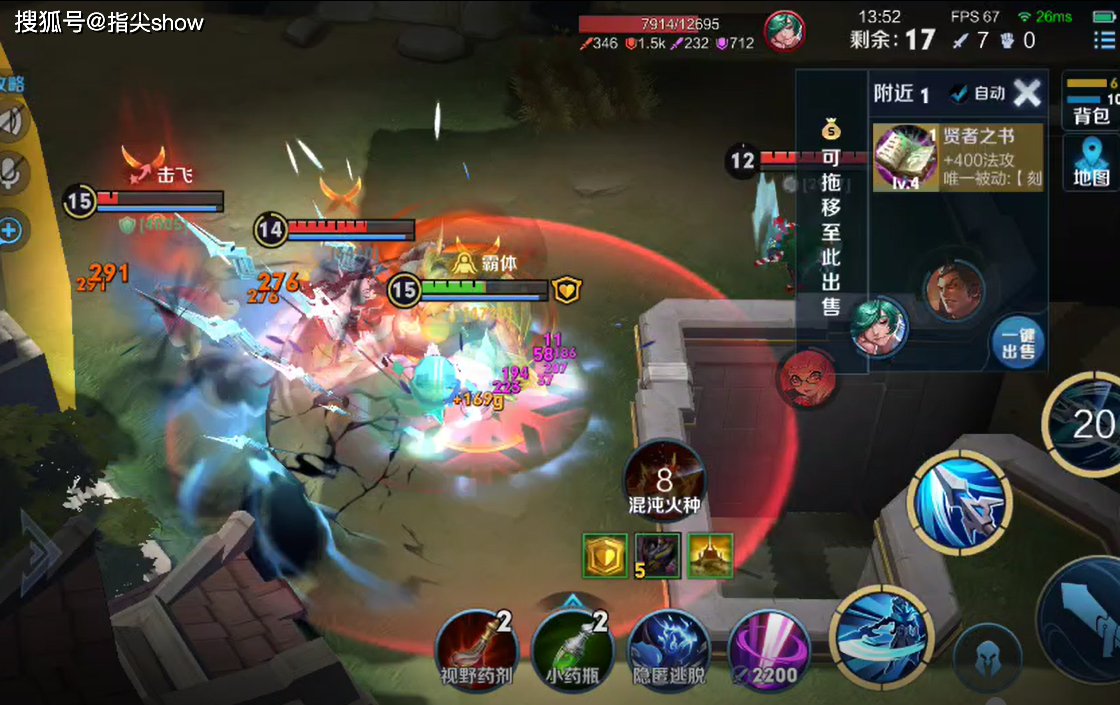Open the 地图 map

(x=1092, y=163)
